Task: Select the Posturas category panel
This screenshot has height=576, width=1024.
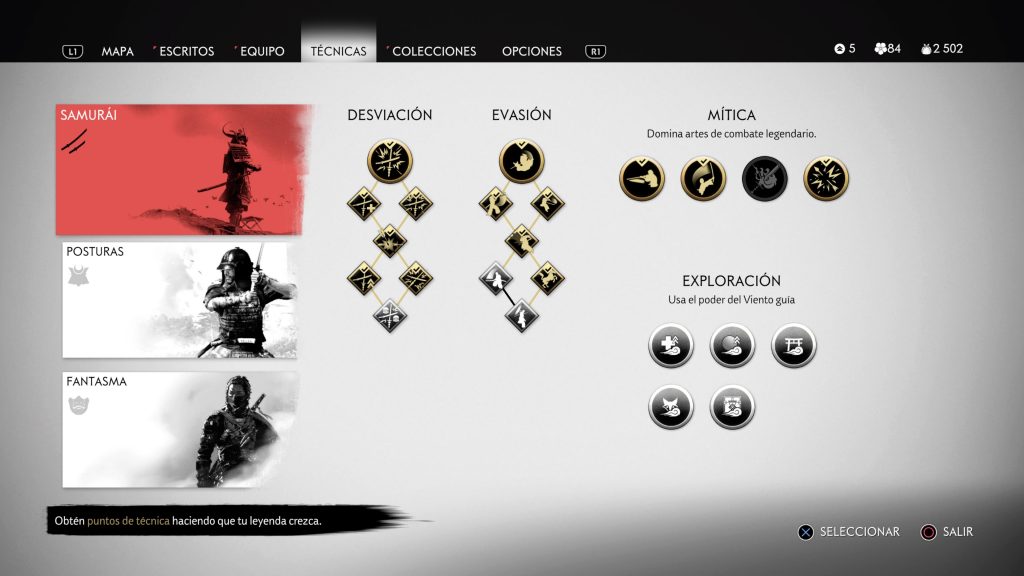Action: [x=180, y=299]
